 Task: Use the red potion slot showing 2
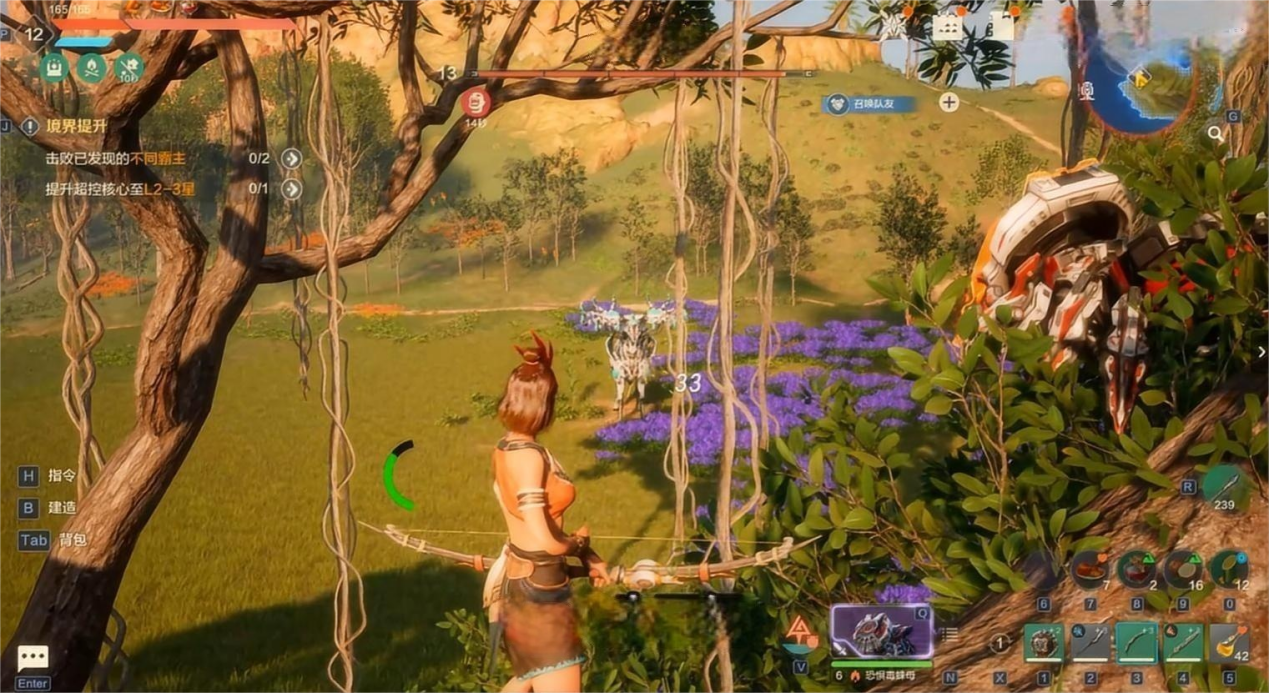(1136, 570)
